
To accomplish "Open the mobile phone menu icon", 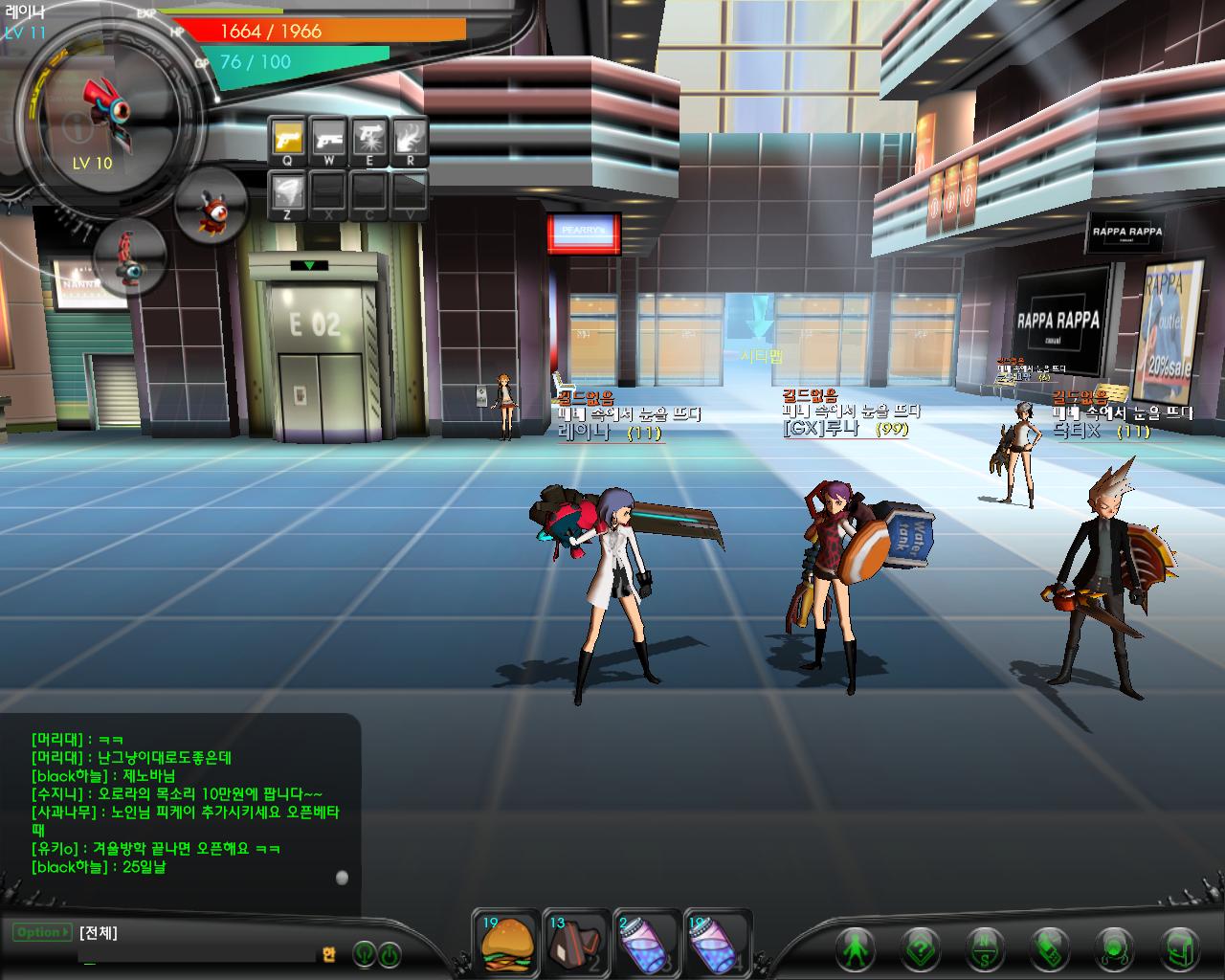I will click(x=1049, y=948).
